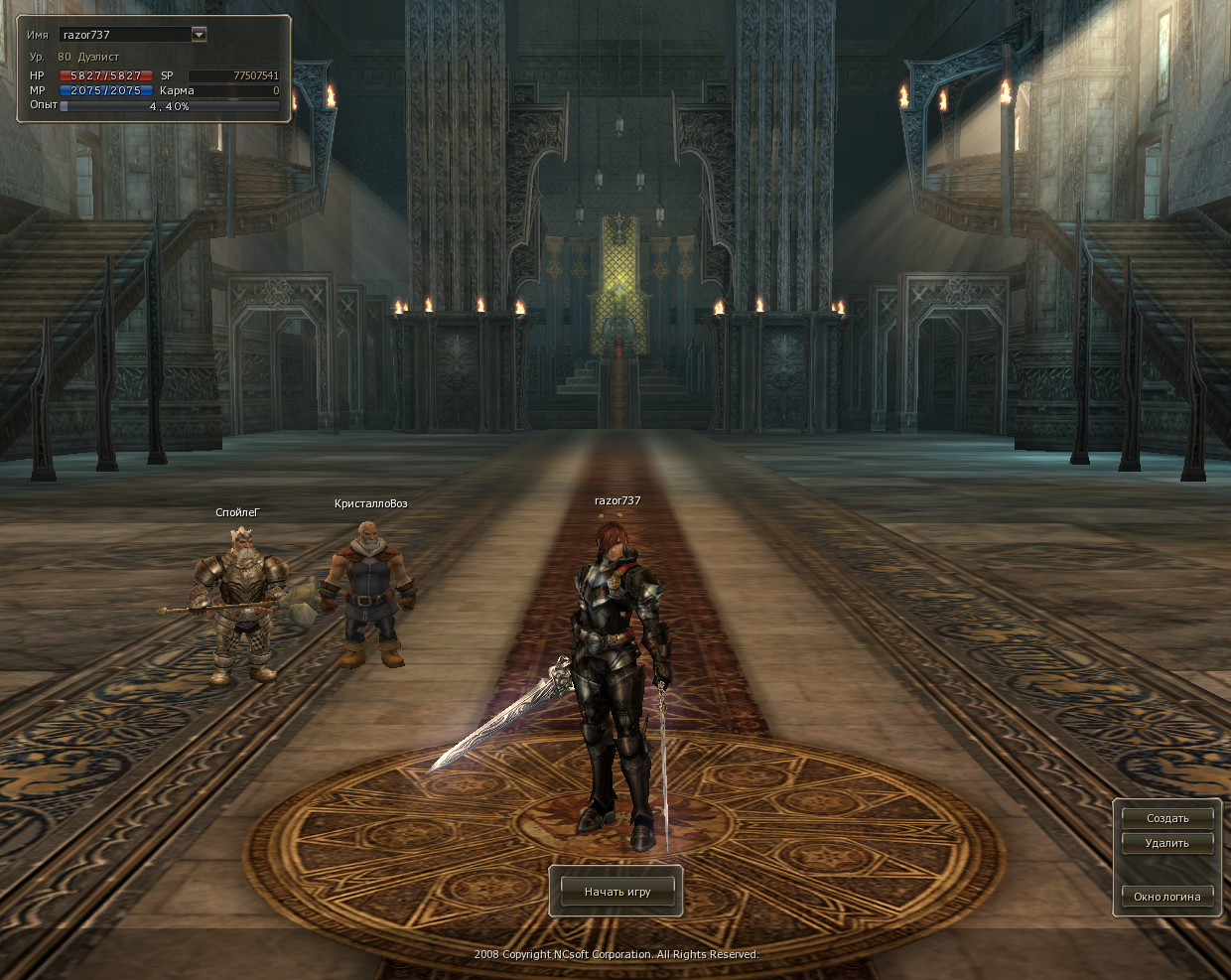The image size is (1231, 980).
Task: Delete the character via Удалить
Action: point(1167,843)
